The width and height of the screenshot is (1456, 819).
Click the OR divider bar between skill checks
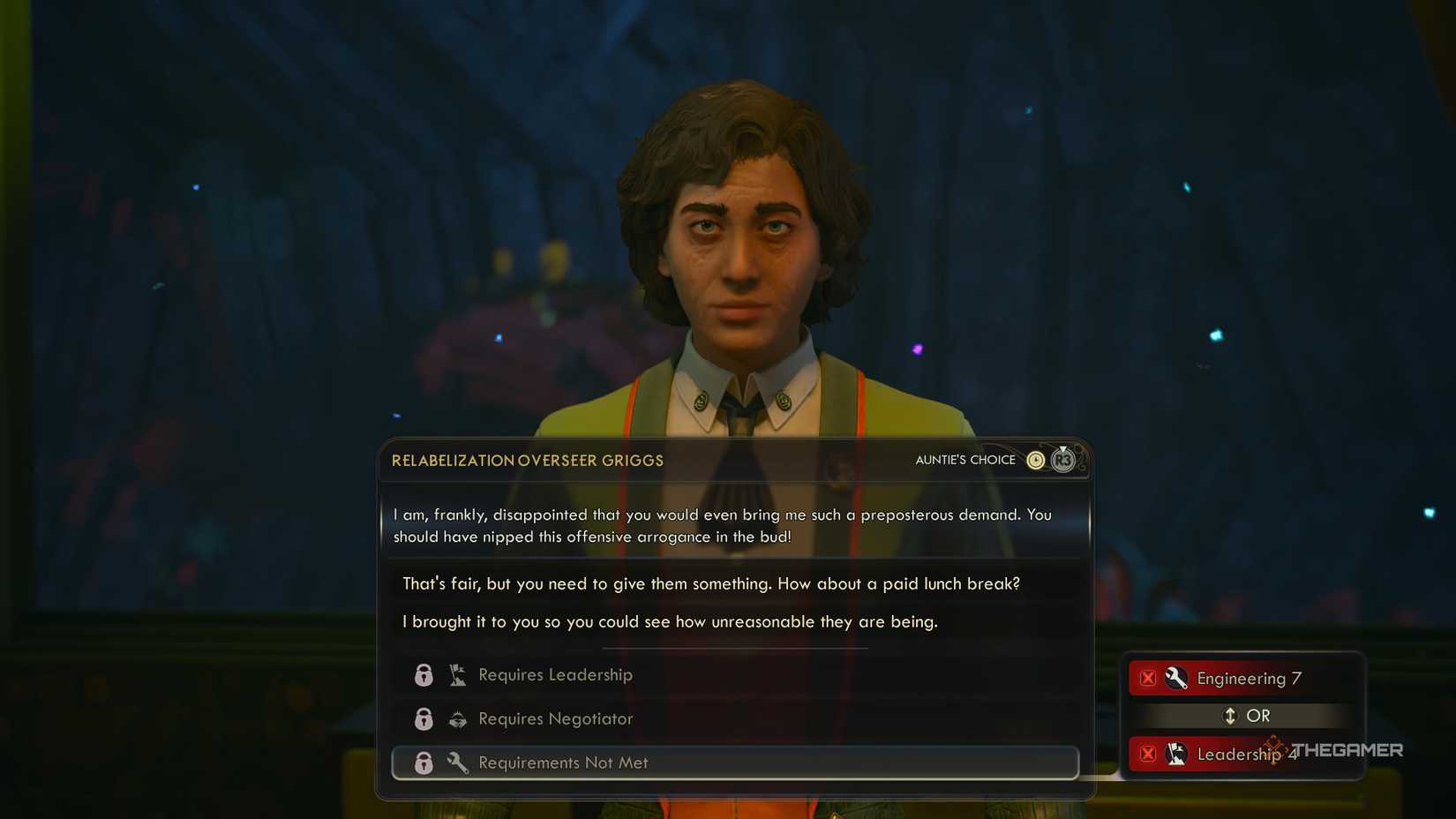tap(1244, 716)
